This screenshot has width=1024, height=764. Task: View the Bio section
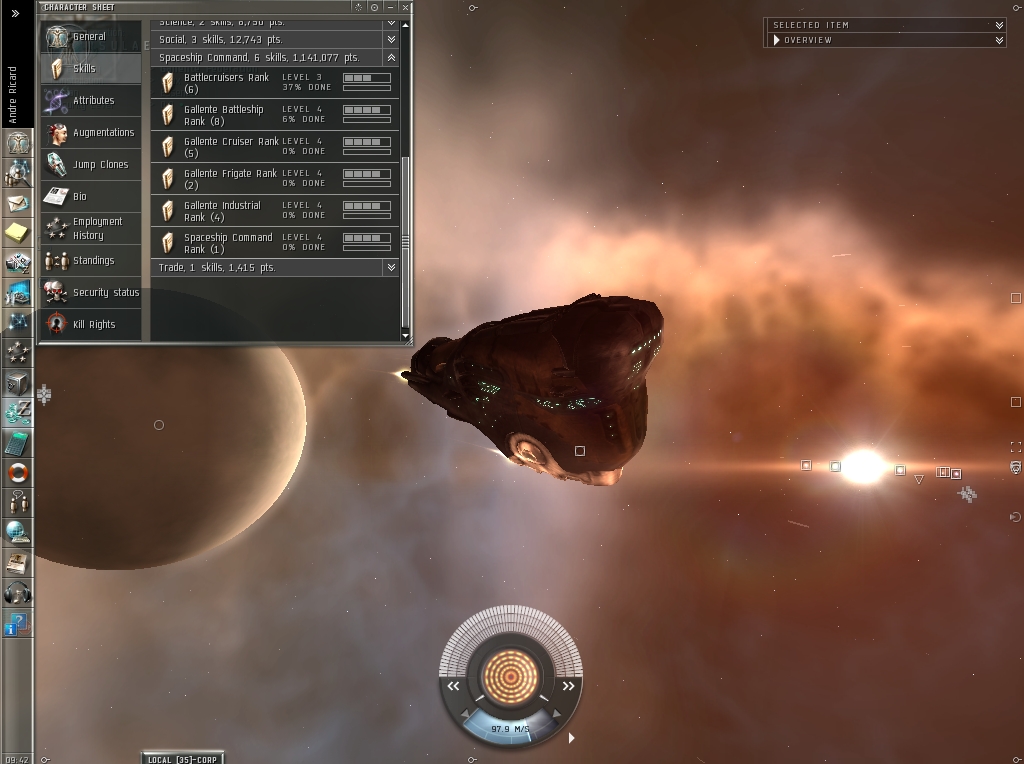coord(80,197)
